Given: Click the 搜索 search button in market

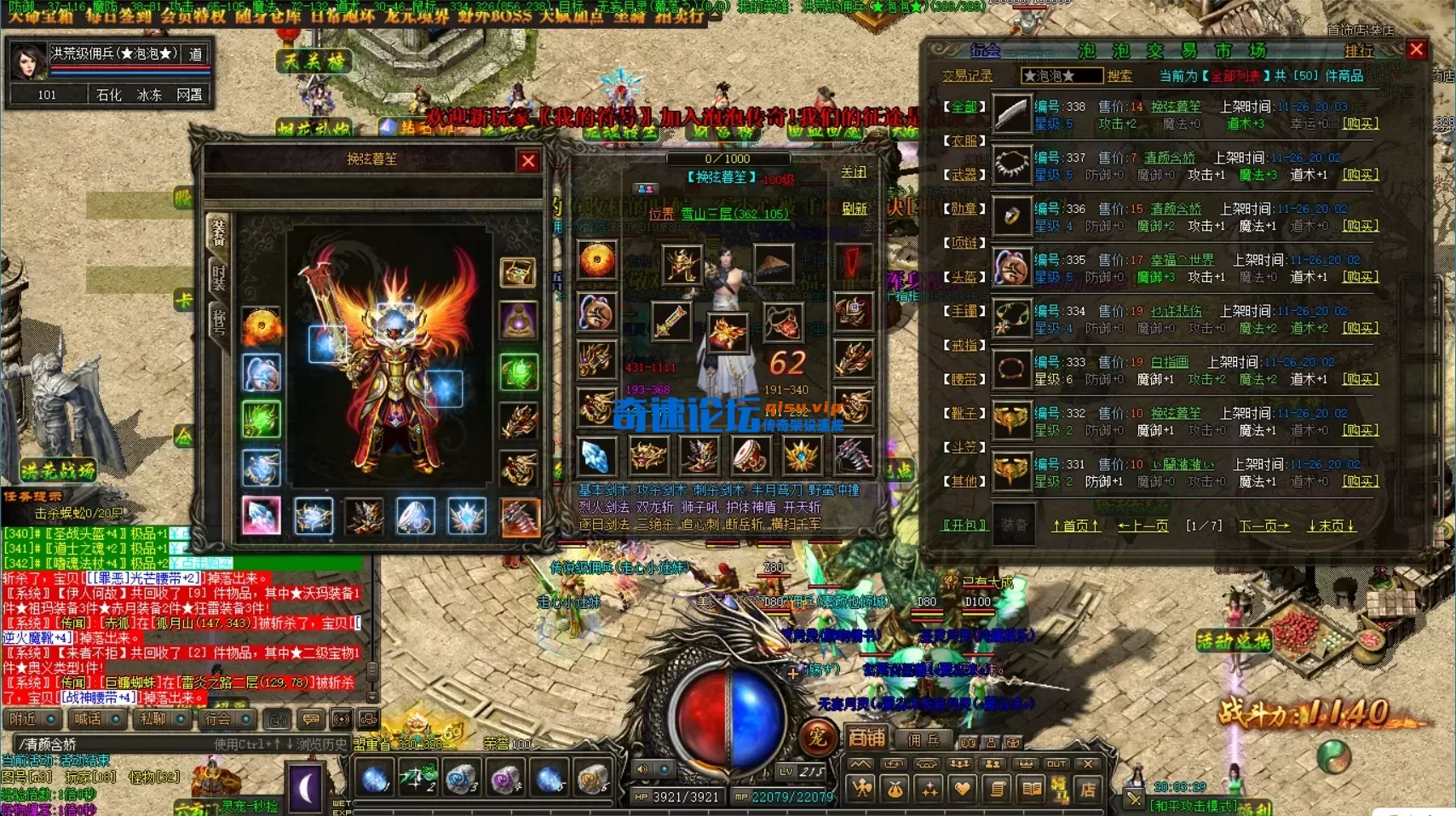Looking at the screenshot, I should tap(1119, 76).
